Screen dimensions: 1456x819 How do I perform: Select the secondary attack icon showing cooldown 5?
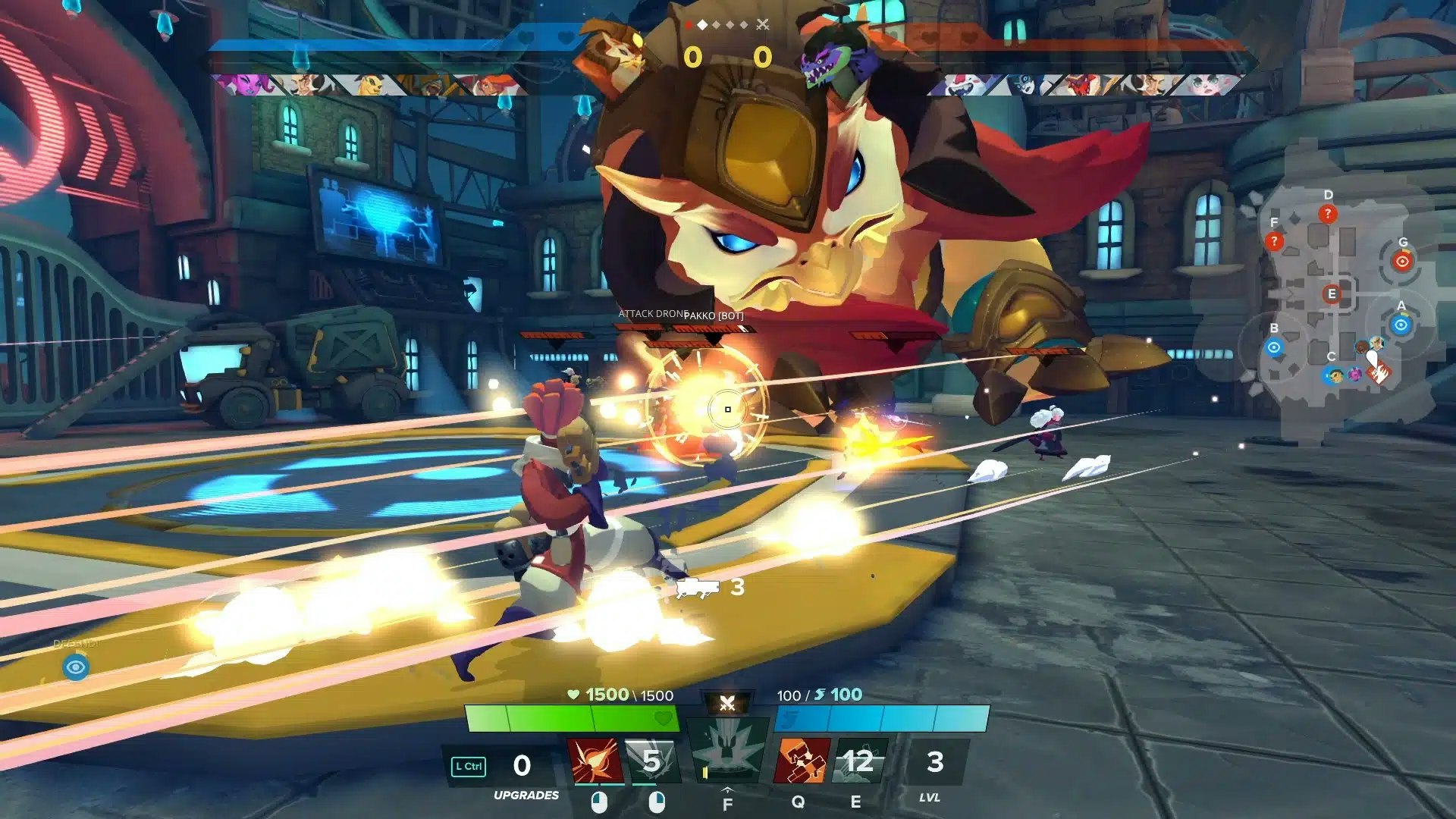[x=652, y=761]
